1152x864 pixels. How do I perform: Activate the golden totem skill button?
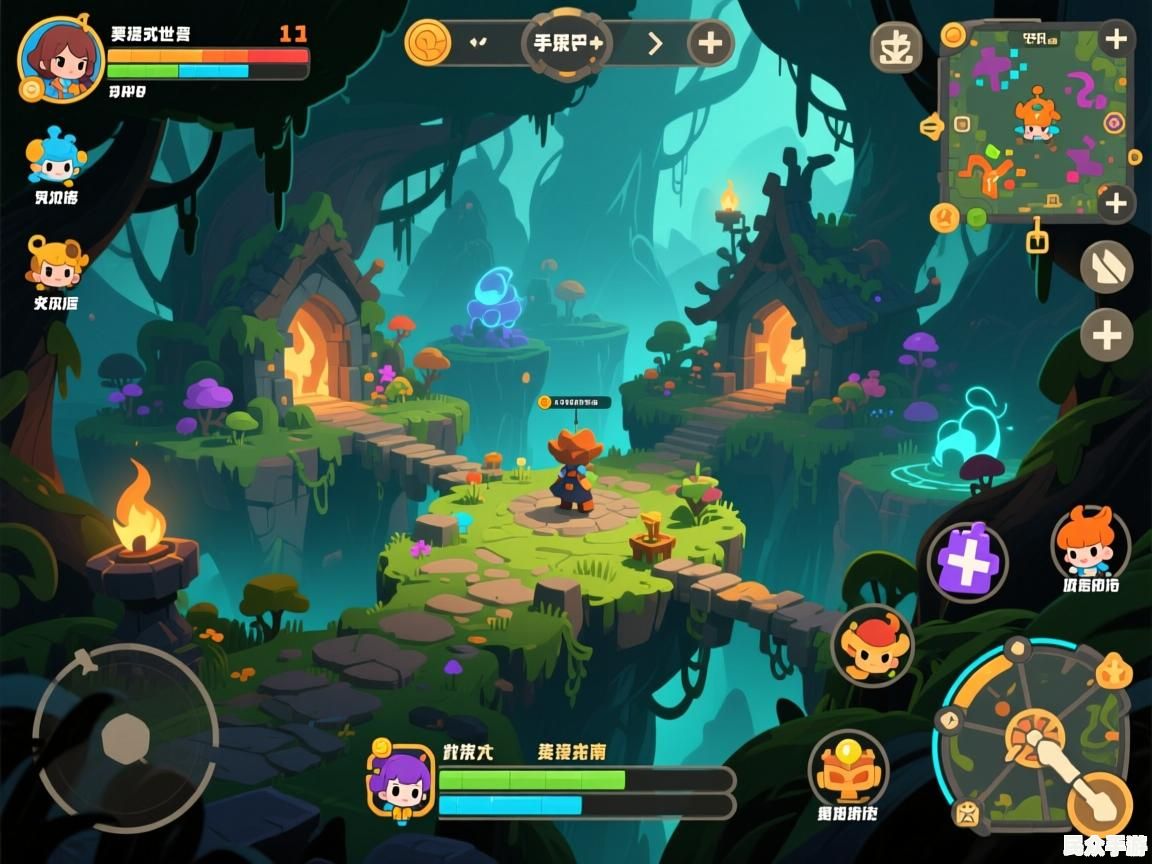(847, 768)
